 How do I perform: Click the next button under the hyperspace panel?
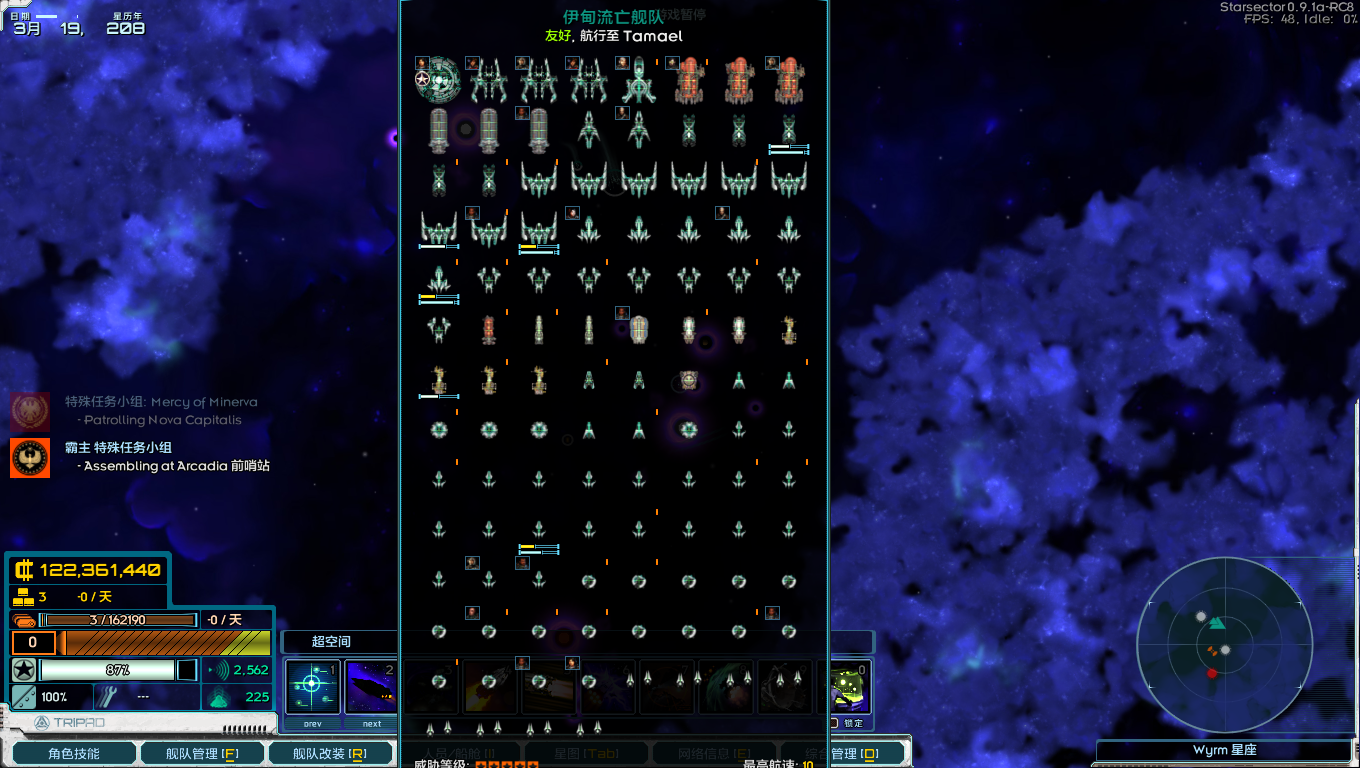[372, 724]
